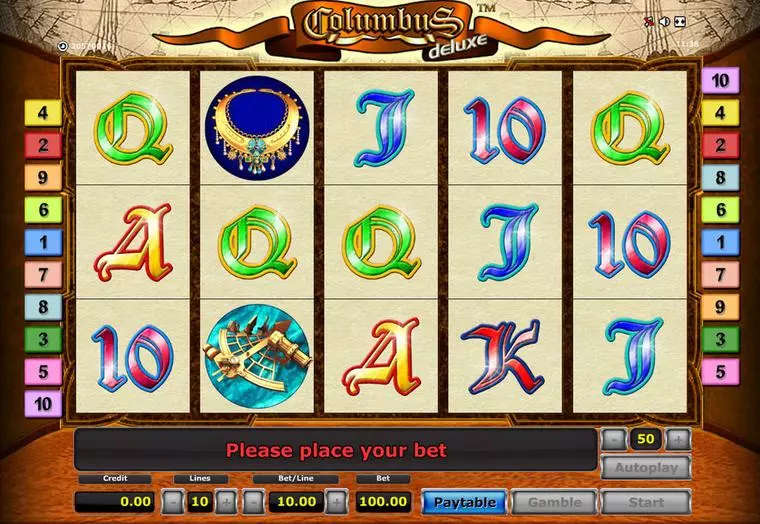Toggle the speaker sound icon
Image resolution: width=760 pixels, height=524 pixels.
point(664,22)
